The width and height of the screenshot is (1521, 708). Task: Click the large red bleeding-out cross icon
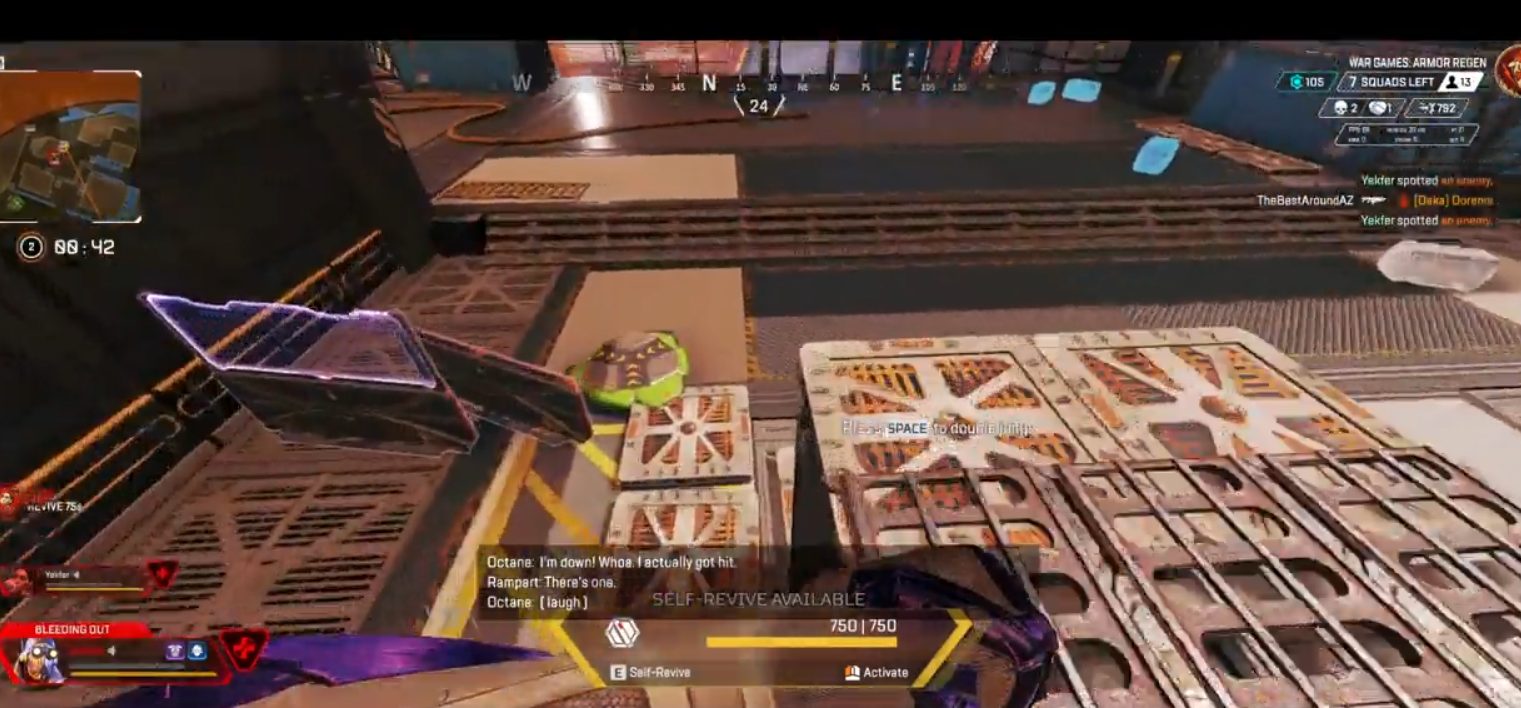tap(244, 648)
